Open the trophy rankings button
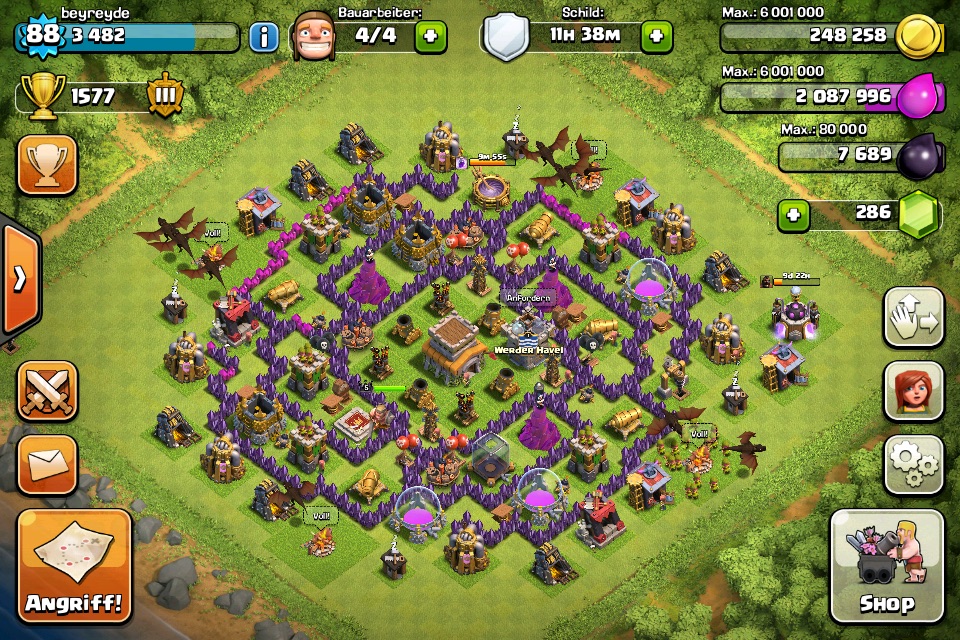The image size is (960, 640). click(x=47, y=165)
